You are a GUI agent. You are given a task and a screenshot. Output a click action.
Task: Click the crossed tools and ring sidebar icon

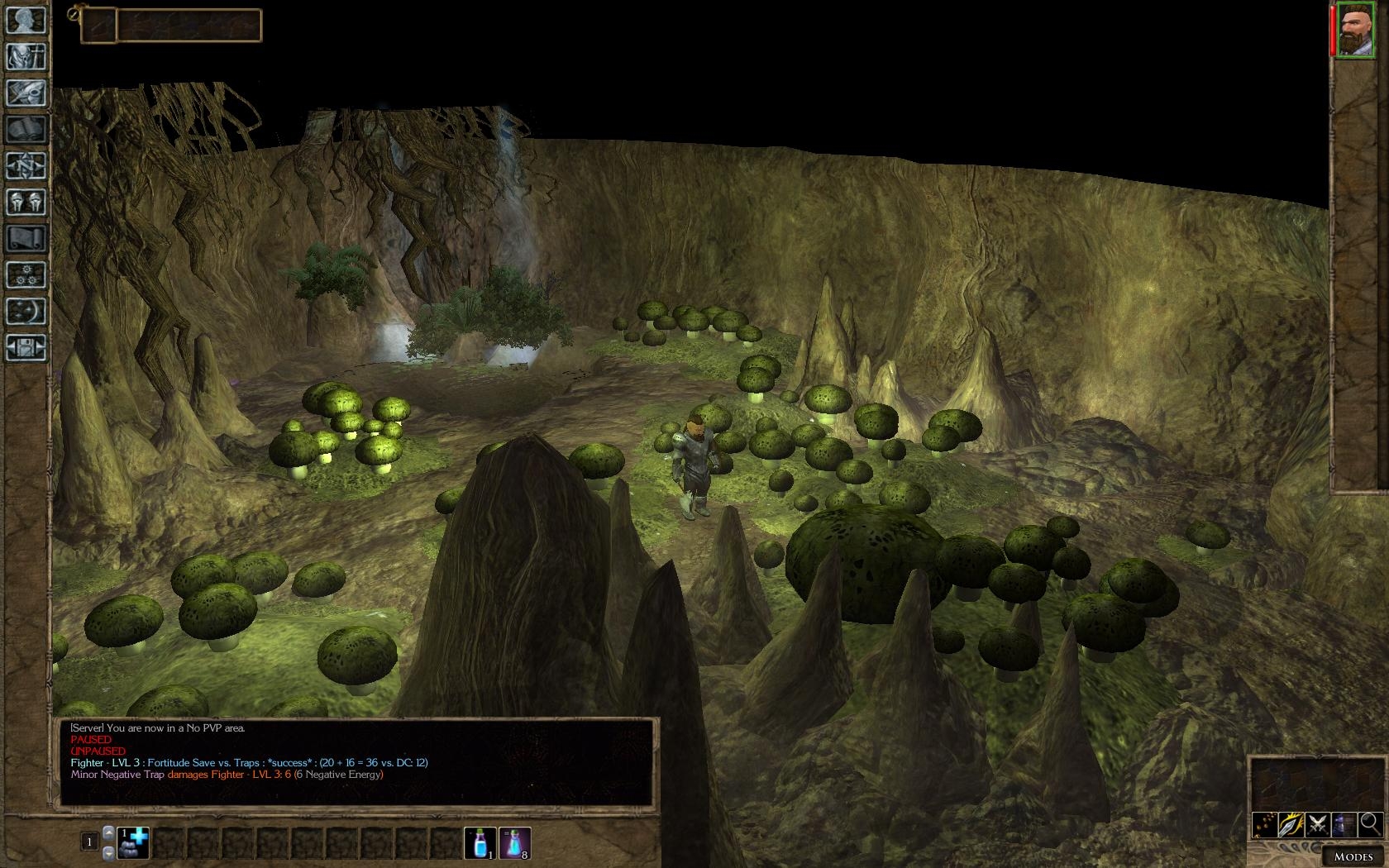[26, 93]
